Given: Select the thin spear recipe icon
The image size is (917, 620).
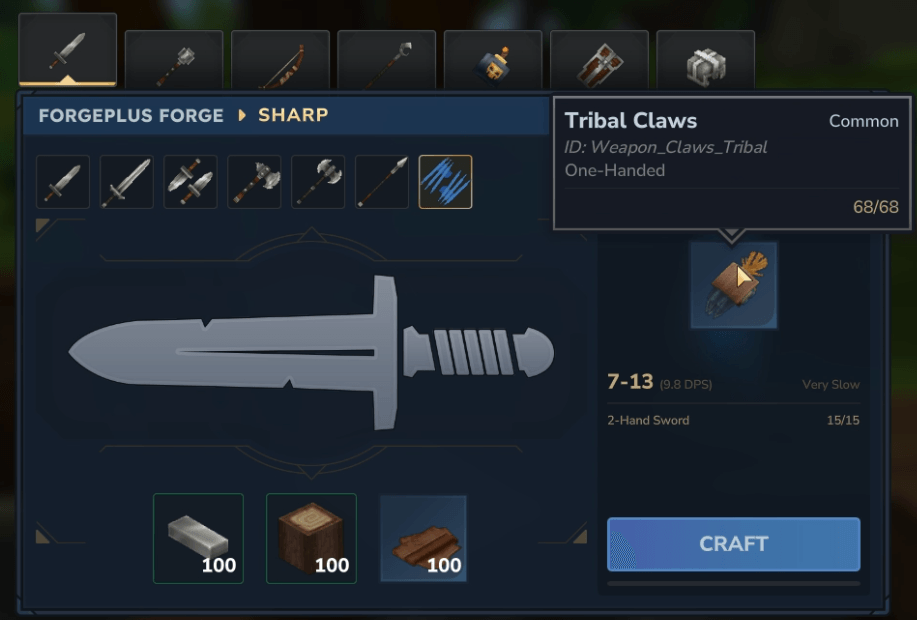Looking at the screenshot, I should 382,182.
